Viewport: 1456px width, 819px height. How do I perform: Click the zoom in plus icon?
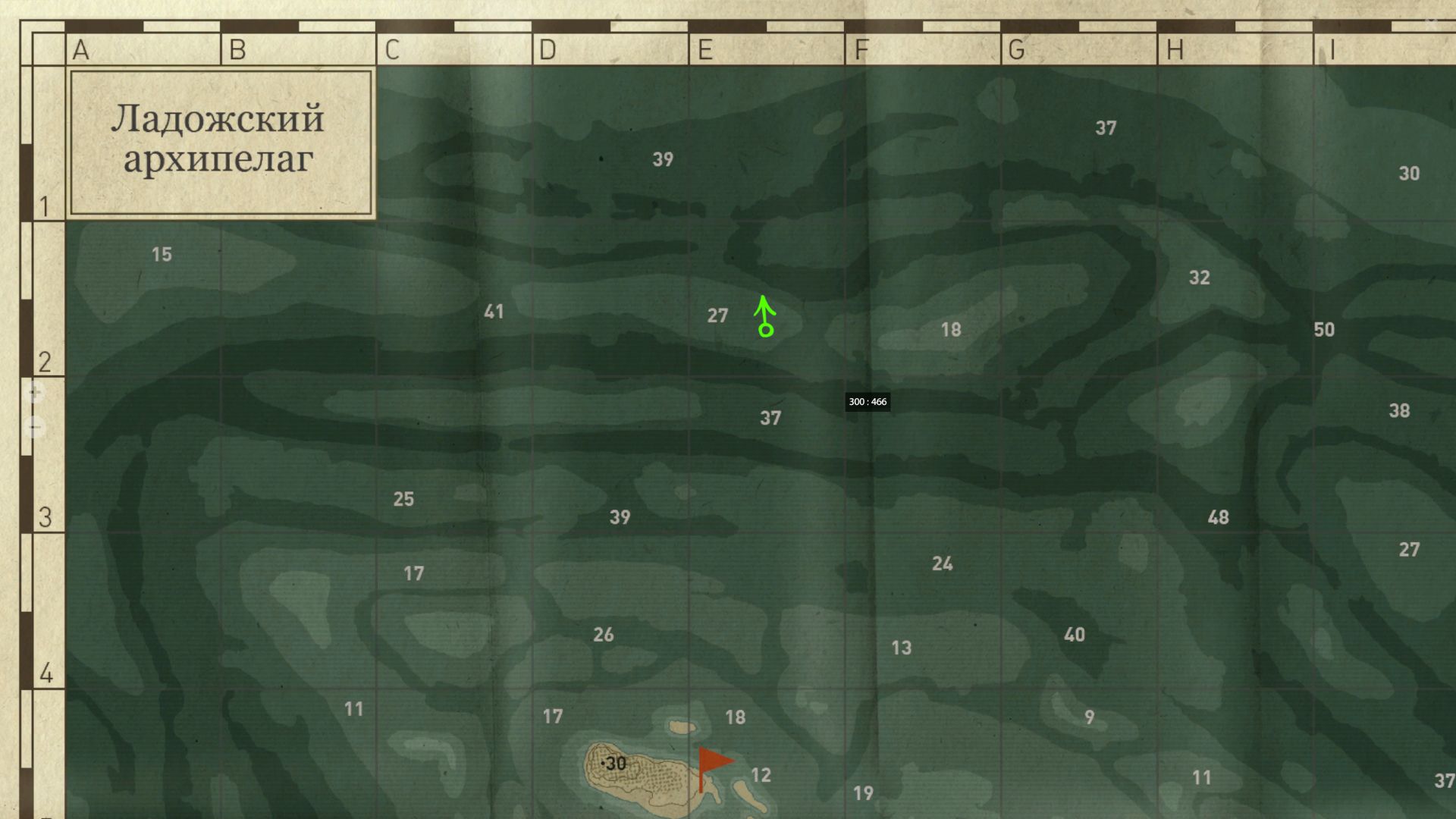click(33, 391)
